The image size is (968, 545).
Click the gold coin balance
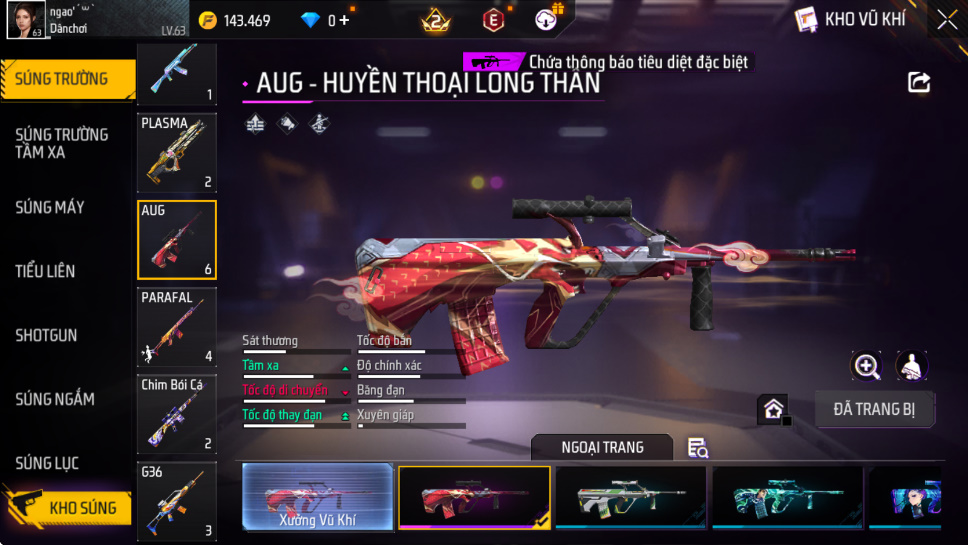[235, 20]
